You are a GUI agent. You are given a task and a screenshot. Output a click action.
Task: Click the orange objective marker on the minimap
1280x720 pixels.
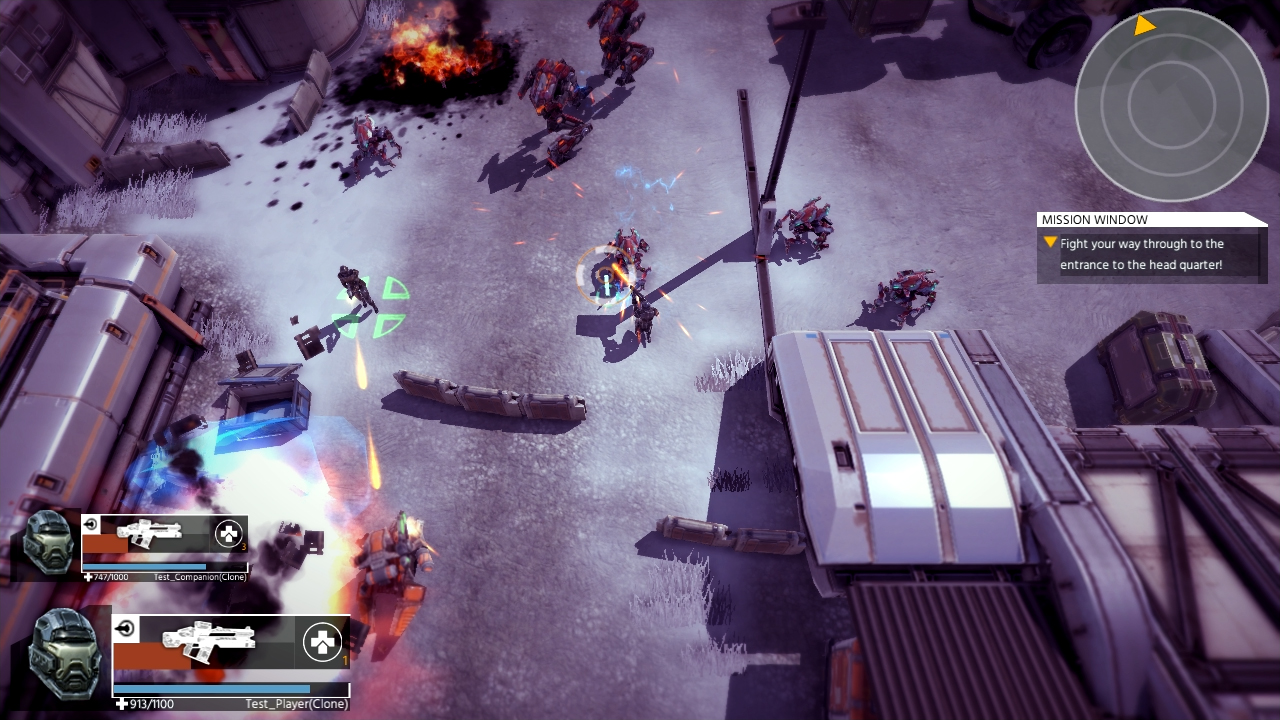(1145, 25)
